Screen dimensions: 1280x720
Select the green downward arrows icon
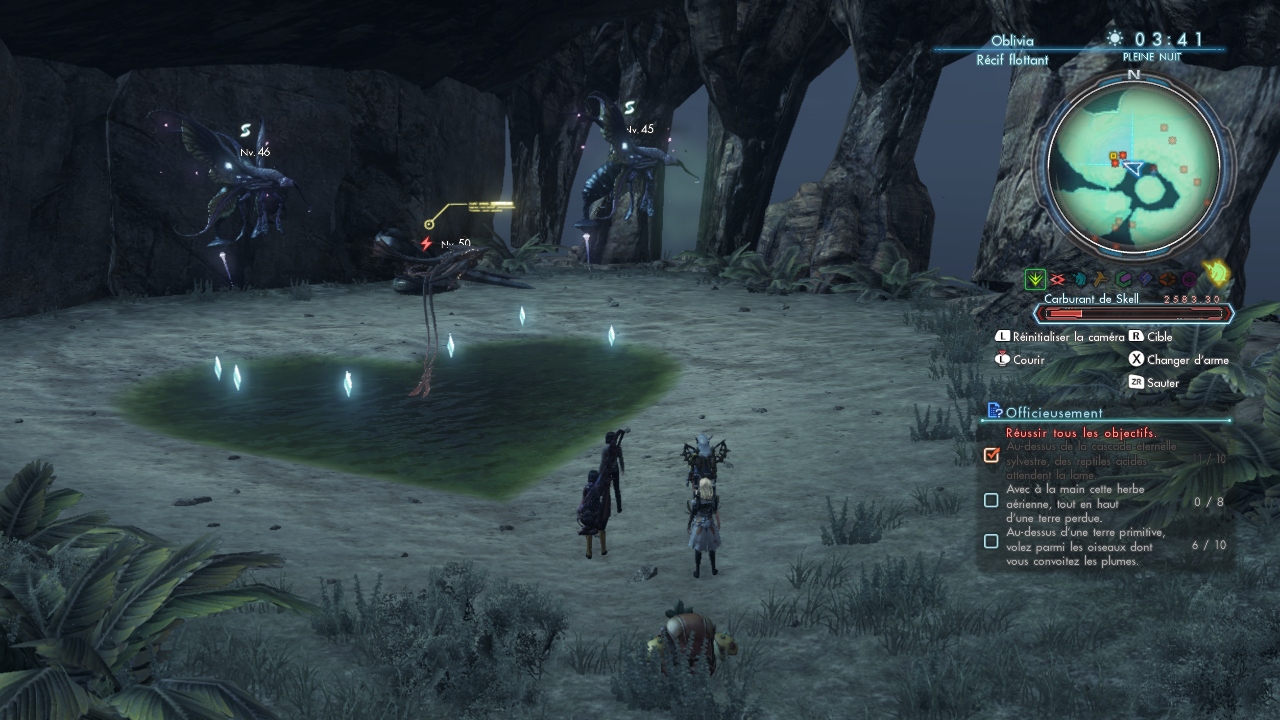(x=1035, y=280)
